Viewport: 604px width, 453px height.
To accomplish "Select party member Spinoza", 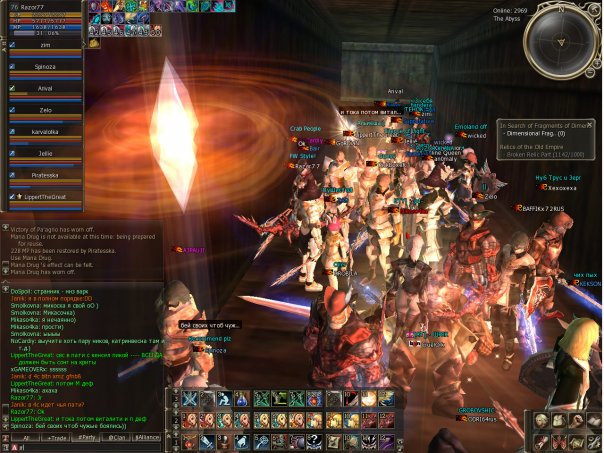I will pyautogui.click(x=47, y=66).
